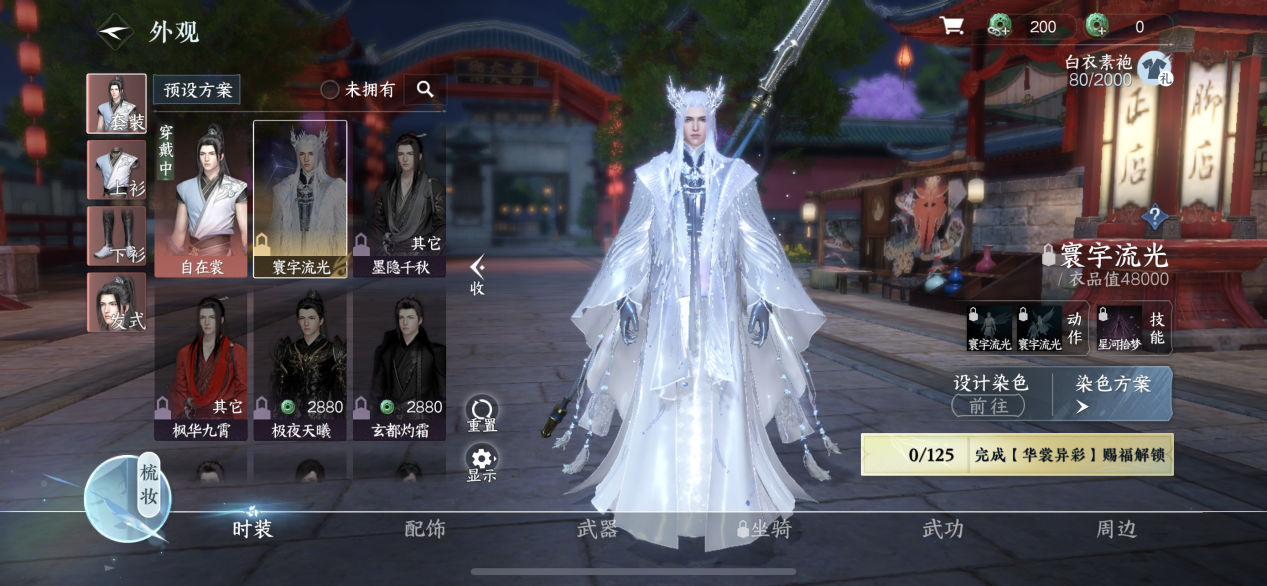Select the 下衫 bottoms category

tap(116, 236)
